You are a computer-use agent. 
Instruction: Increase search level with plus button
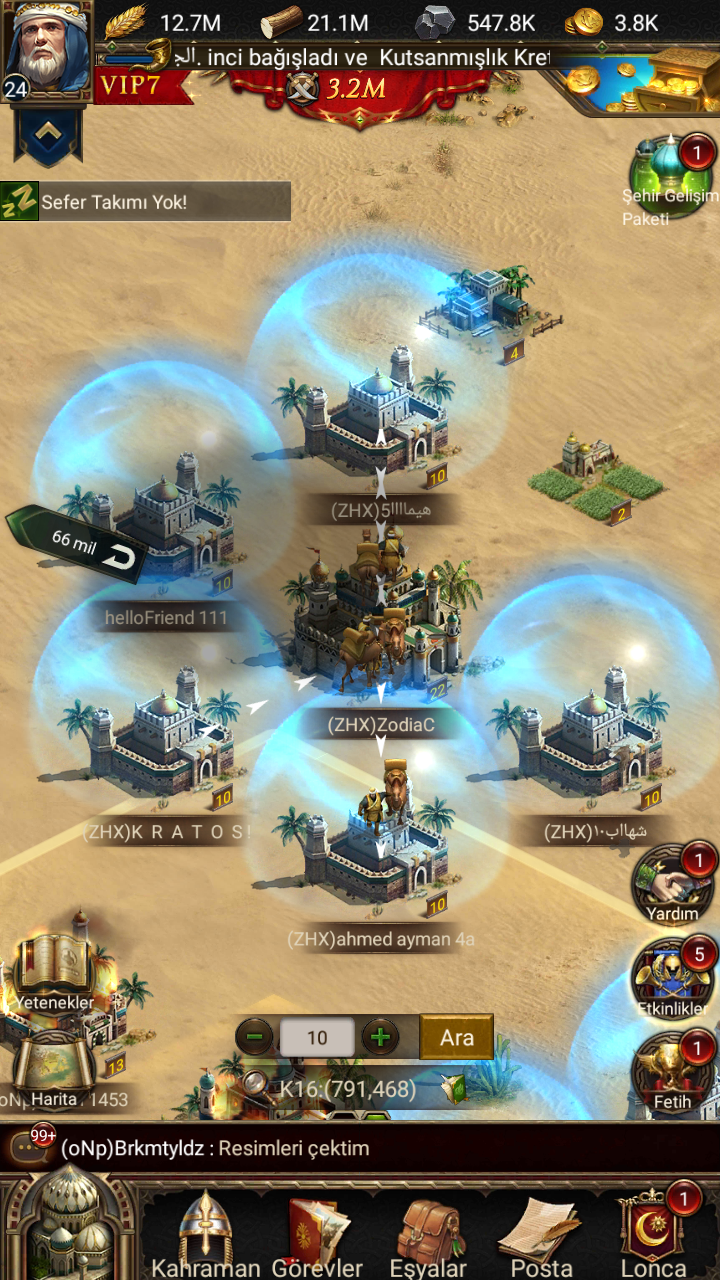pyautogui.click(x=380, y=1037)
